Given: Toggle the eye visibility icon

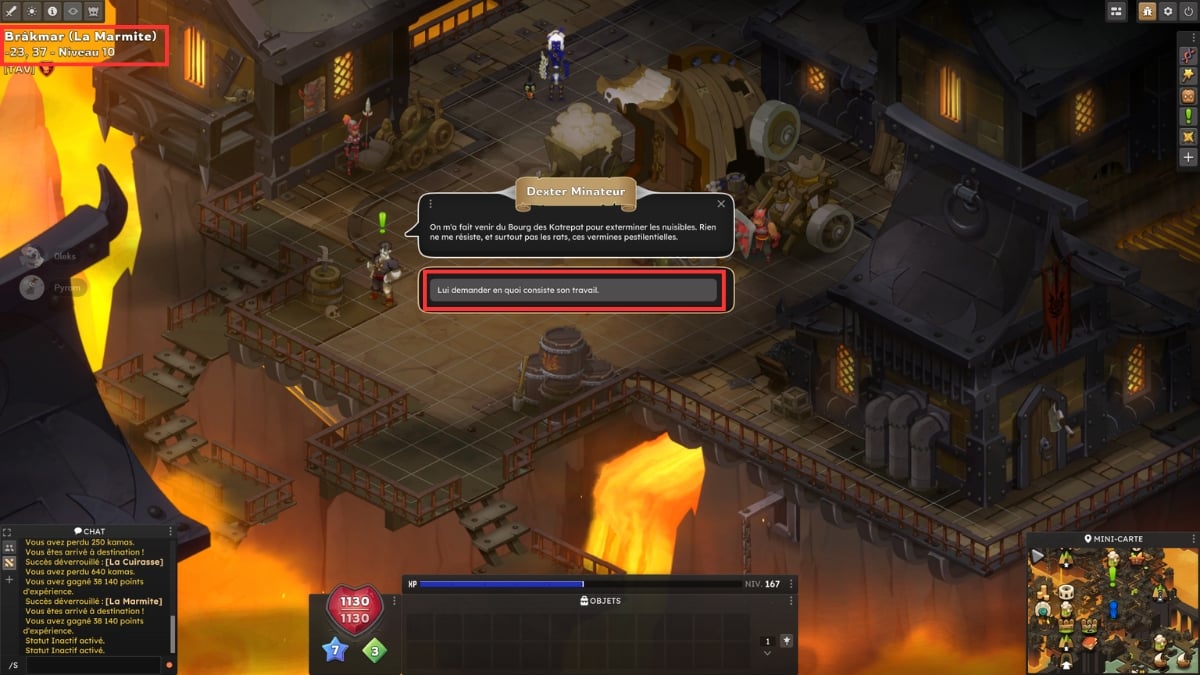Looking at the screenshot, I should pos(73,11).
